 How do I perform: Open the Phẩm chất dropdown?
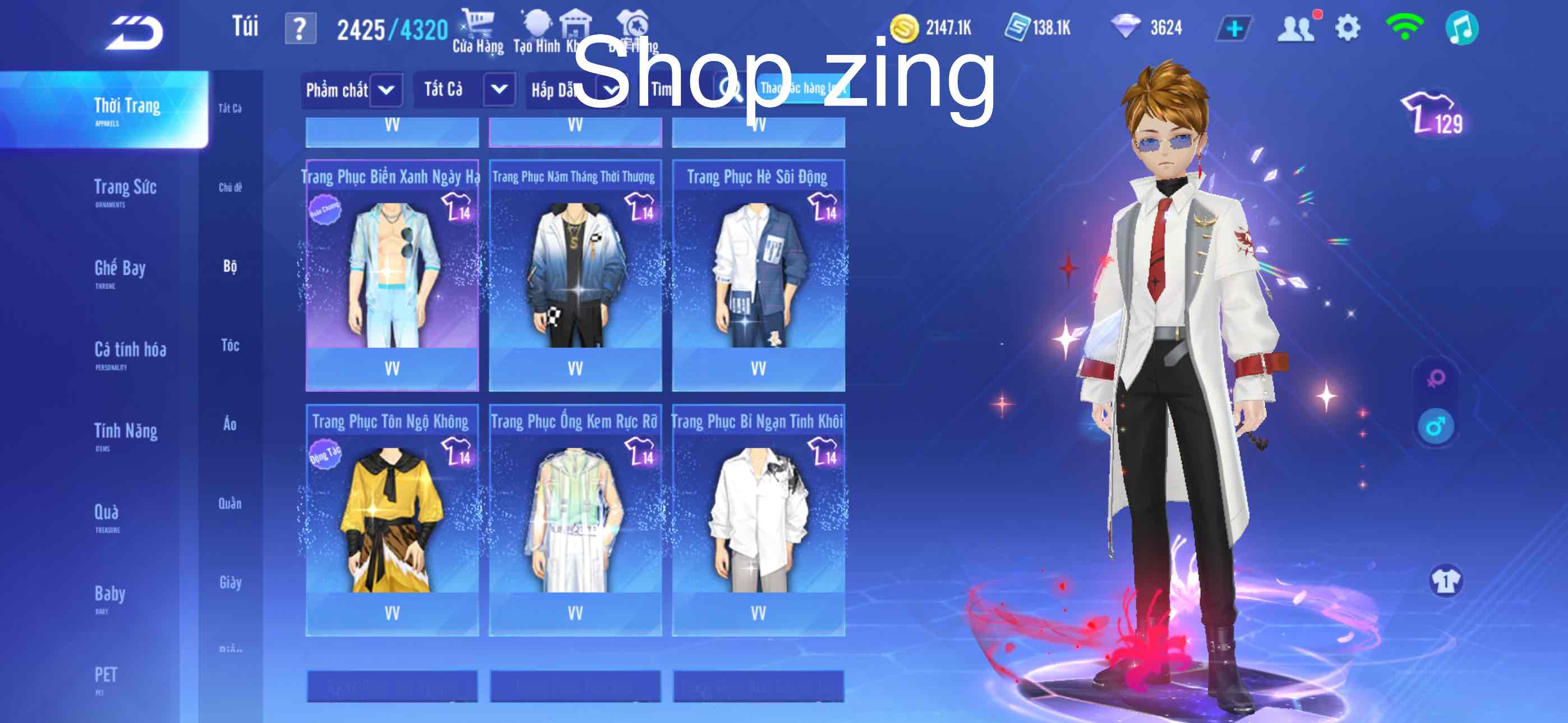point(352,90)
